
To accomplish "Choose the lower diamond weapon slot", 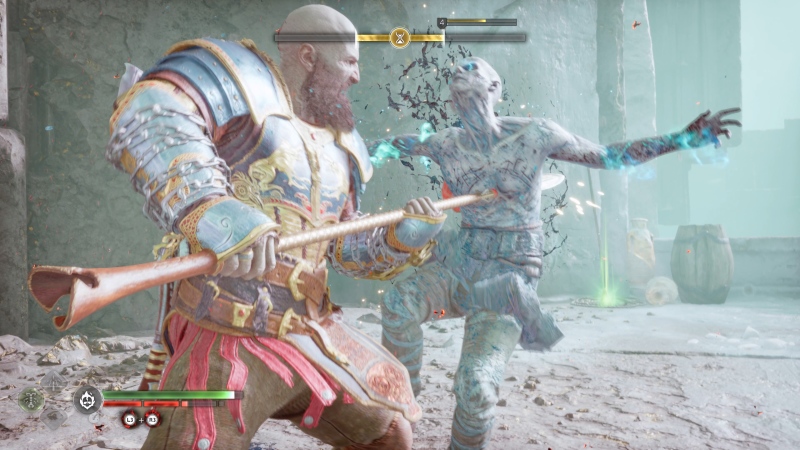I will click(53, 418).
